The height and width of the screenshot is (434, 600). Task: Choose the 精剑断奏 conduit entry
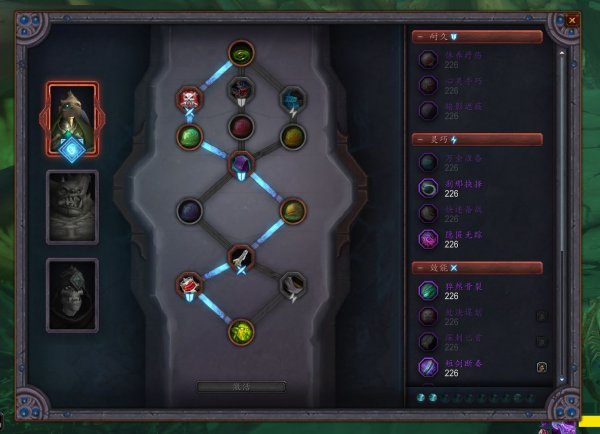(x=427, y=367)
